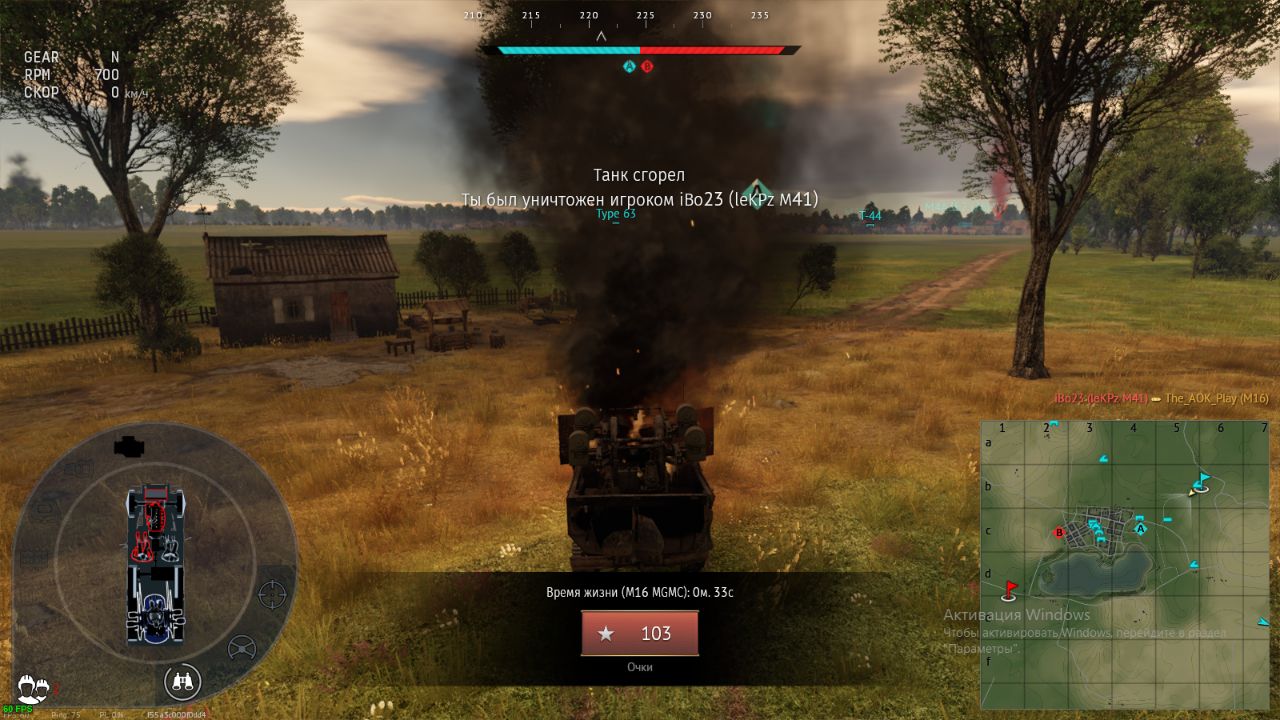Select the capture point B indicator under the score bar
Screen dimensions: 1280x720
[x=647, y=66]
